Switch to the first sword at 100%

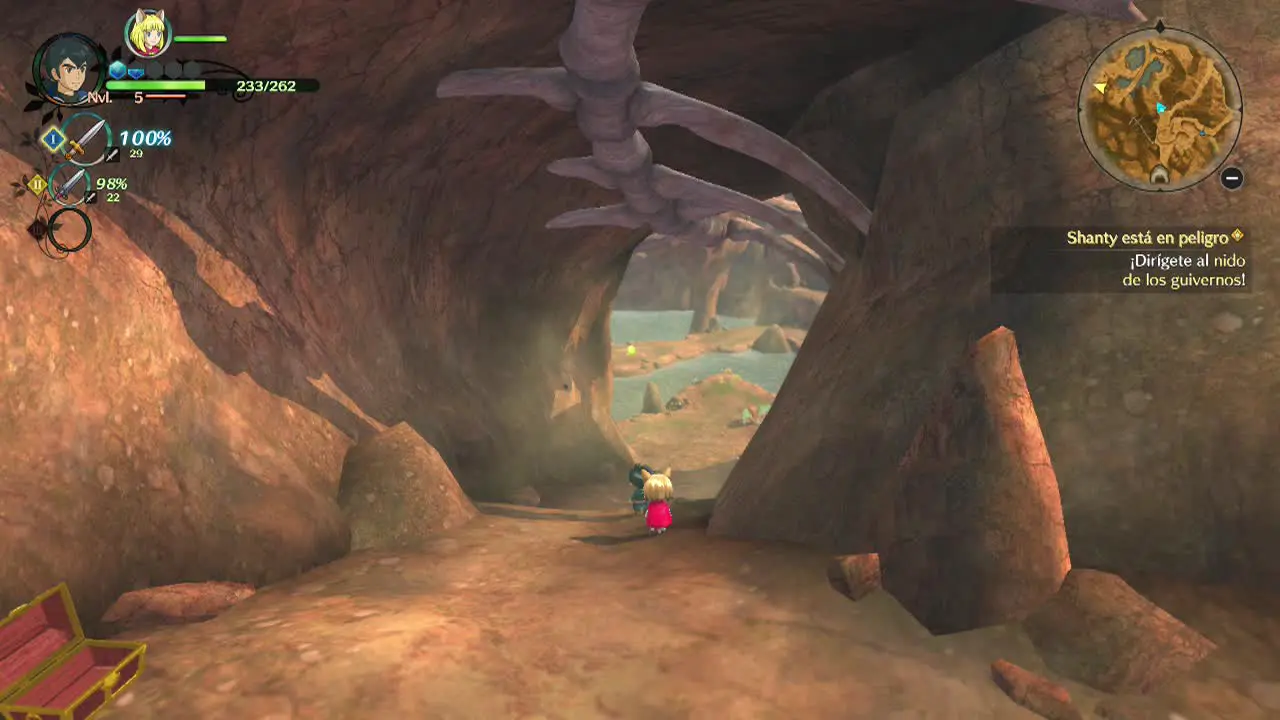(x=87, y=138)
